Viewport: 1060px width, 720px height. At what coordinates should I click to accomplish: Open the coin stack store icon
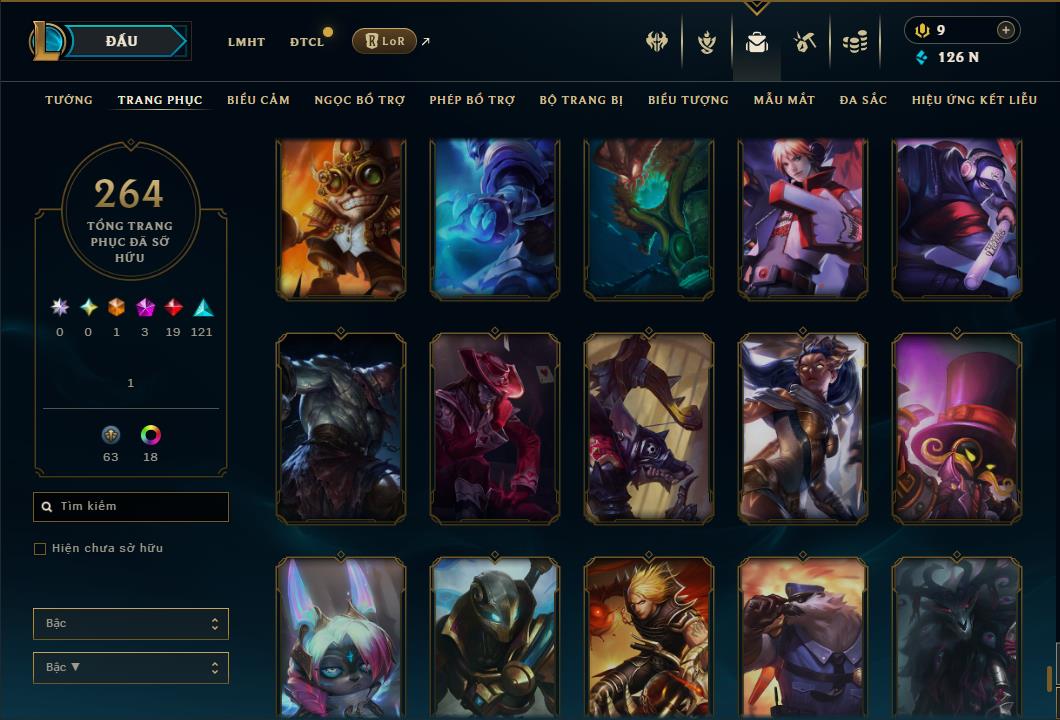[854, 42]
